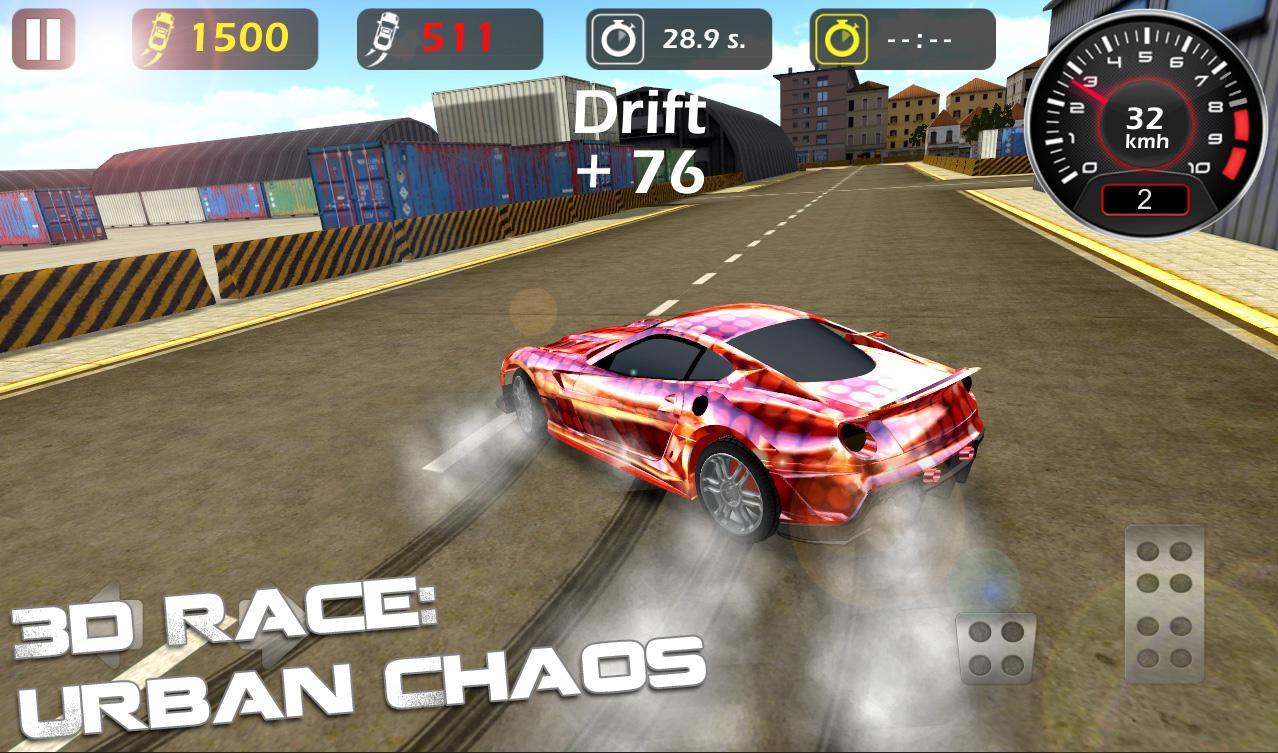1278x753 pixels.
Task: Pause the race
Action: pos(43,39)
